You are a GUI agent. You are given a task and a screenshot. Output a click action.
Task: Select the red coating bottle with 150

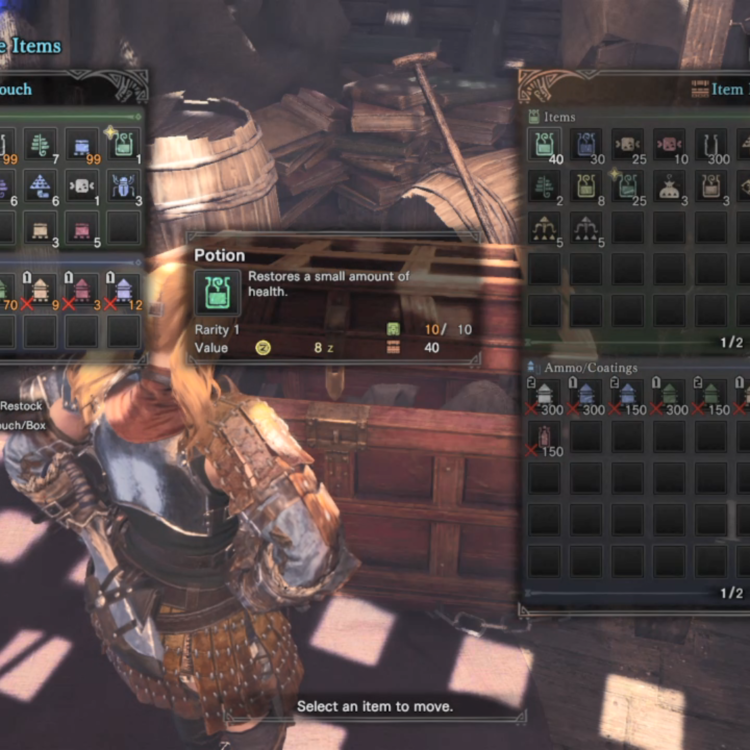click(x=544, y=437)
